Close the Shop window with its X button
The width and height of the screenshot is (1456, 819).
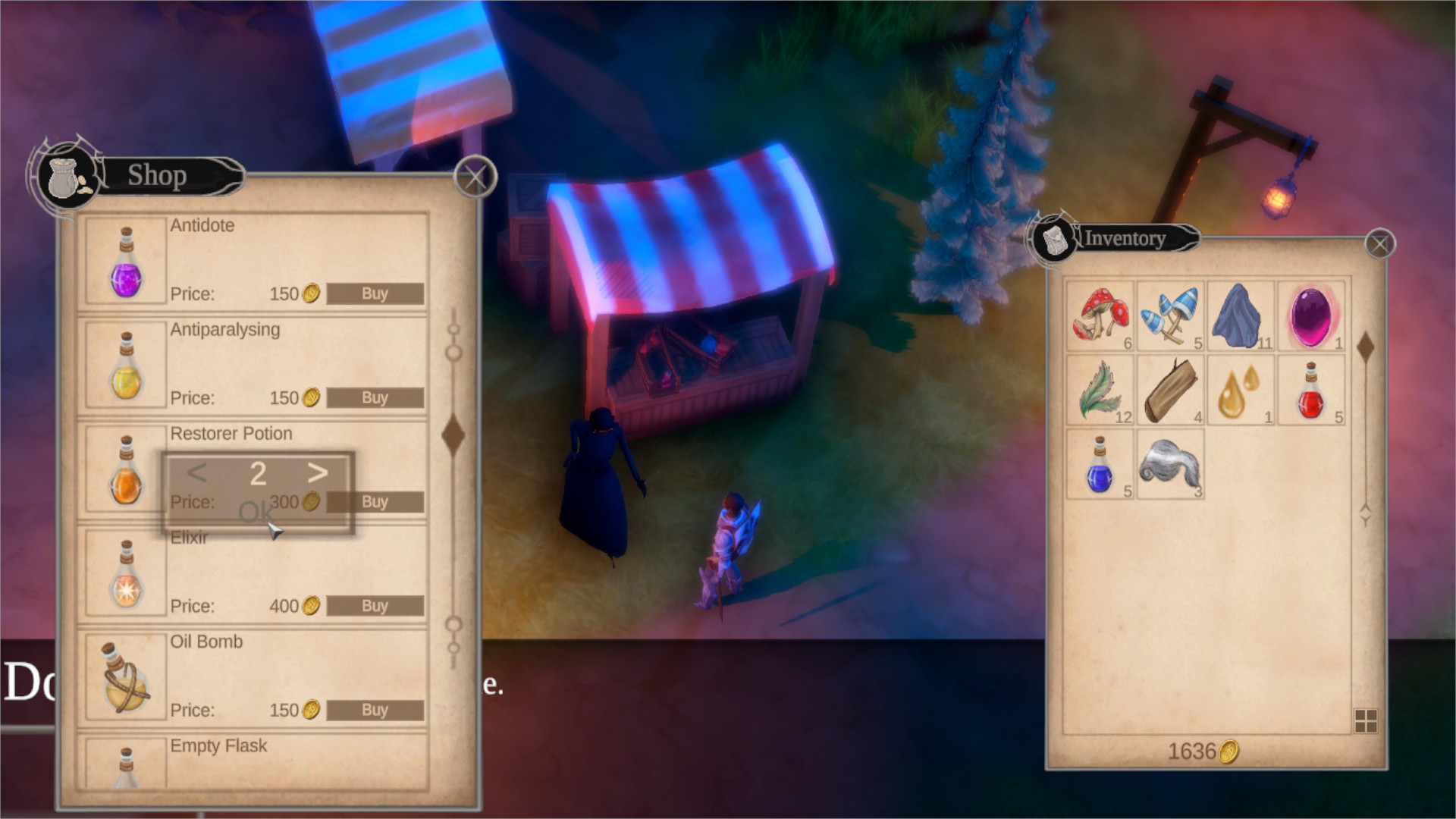[x=476, y=176]
